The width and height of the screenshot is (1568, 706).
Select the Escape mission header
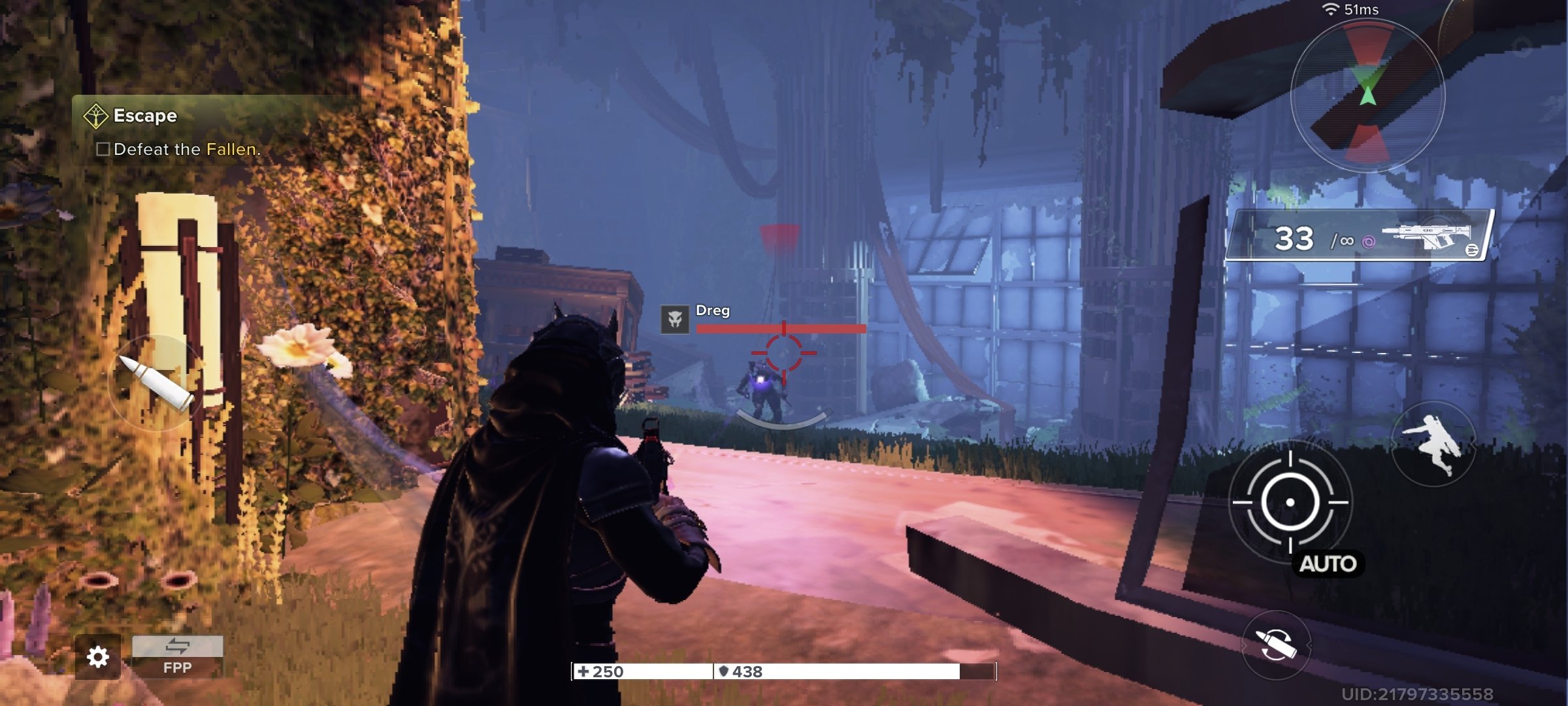145,115
